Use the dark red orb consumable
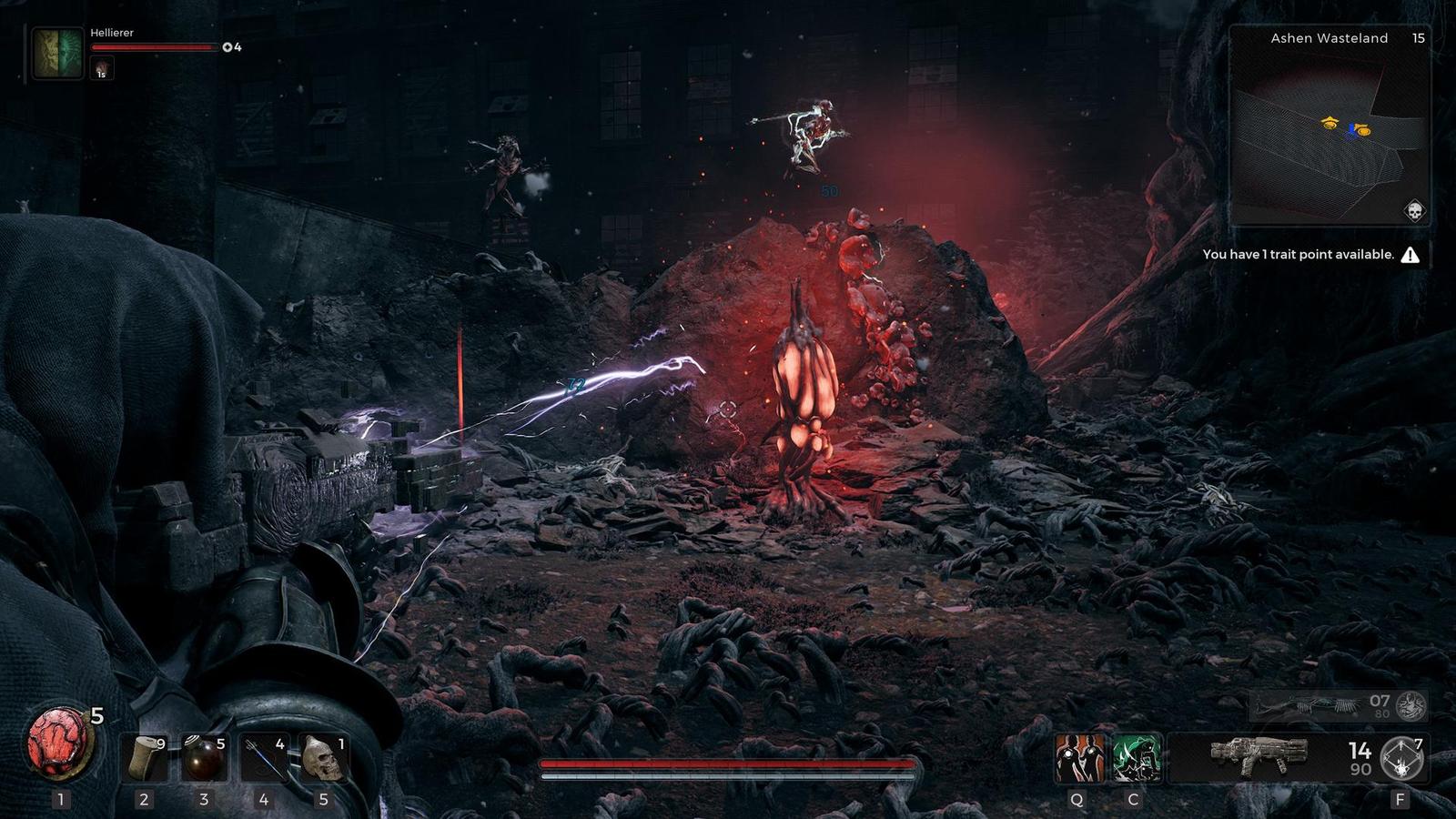The image size is (1456, 819). (203, 758)
